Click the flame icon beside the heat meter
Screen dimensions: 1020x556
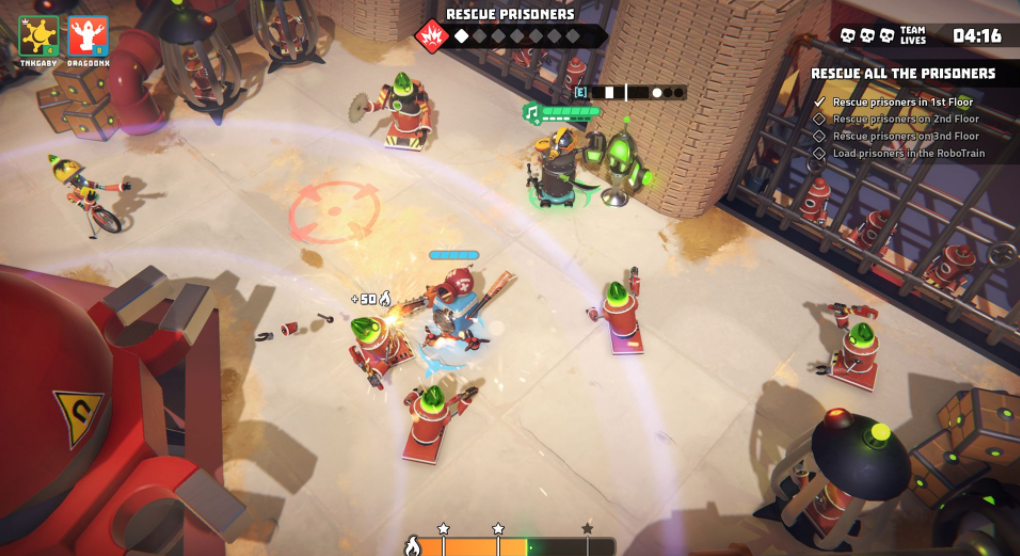click(411, 546)
